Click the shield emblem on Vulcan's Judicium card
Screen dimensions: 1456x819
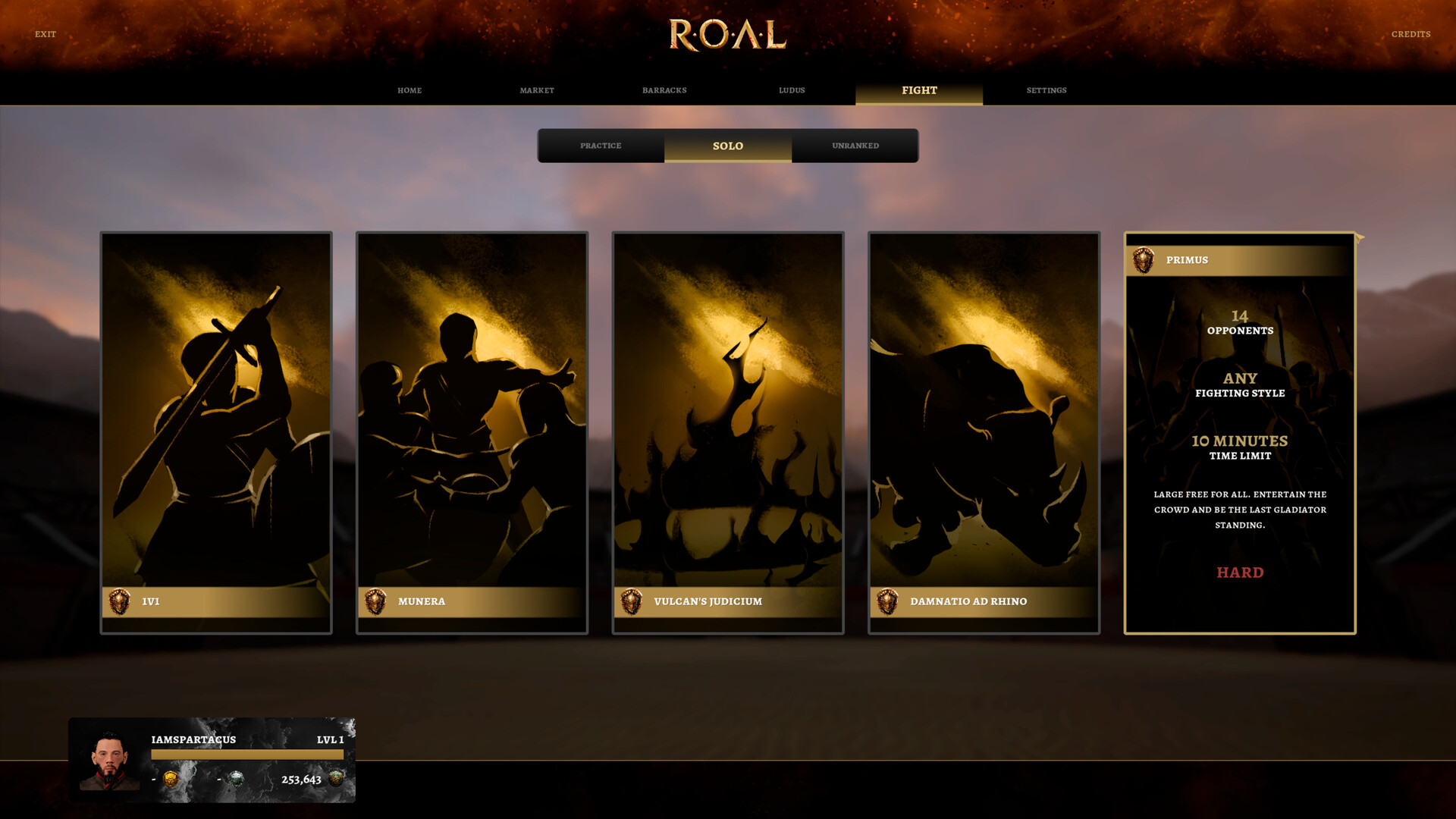click(x=630, y=601)
